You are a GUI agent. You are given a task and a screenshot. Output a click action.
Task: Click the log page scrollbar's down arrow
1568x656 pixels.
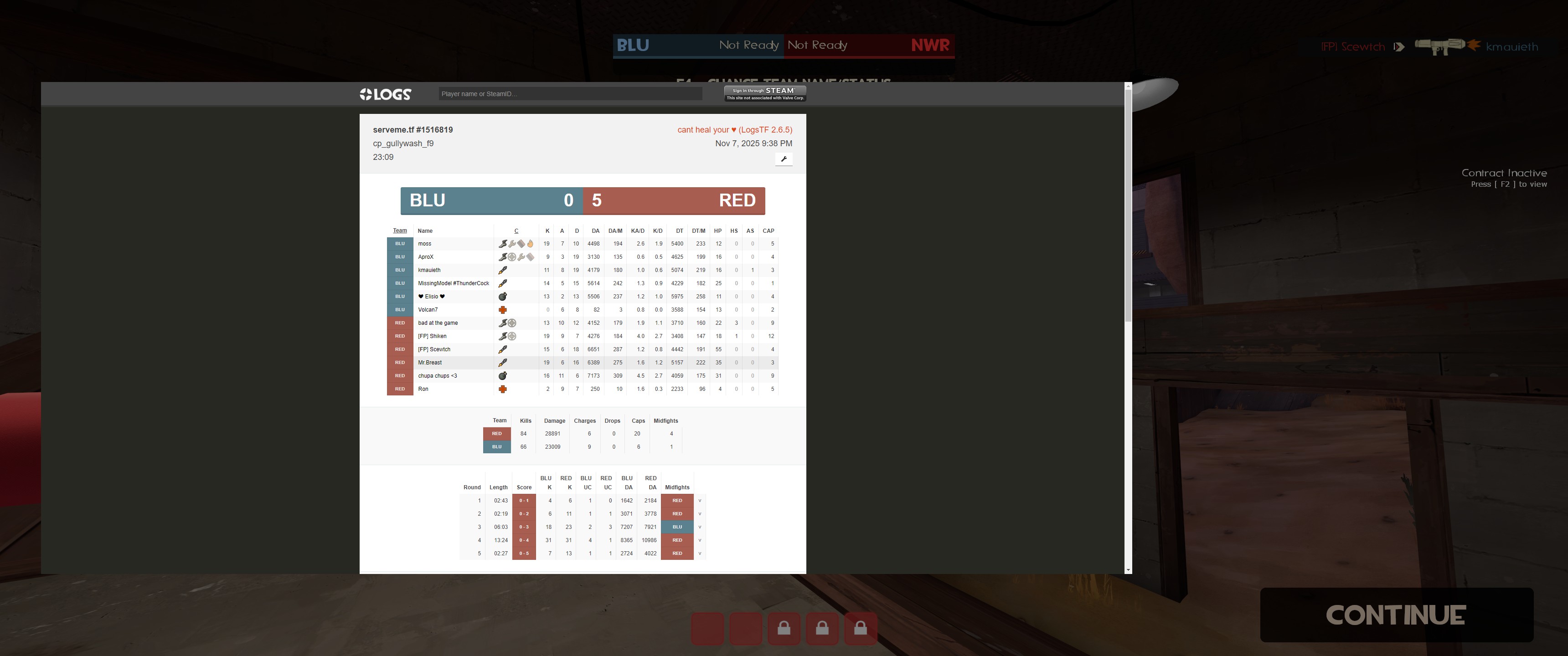(x=1128, y=570)
